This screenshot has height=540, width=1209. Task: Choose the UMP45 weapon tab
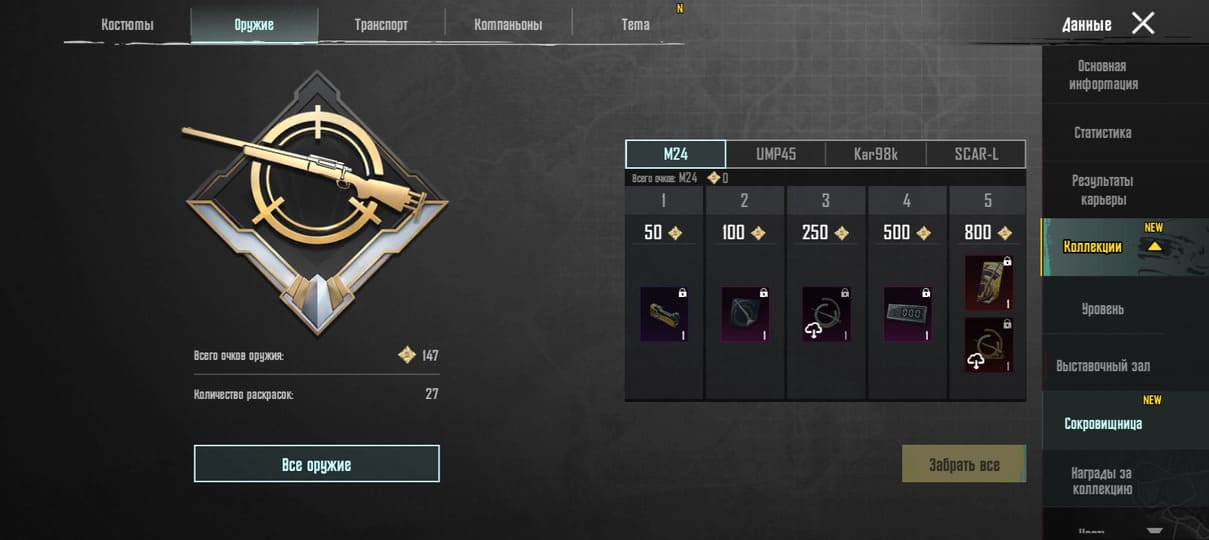[776, 154]
